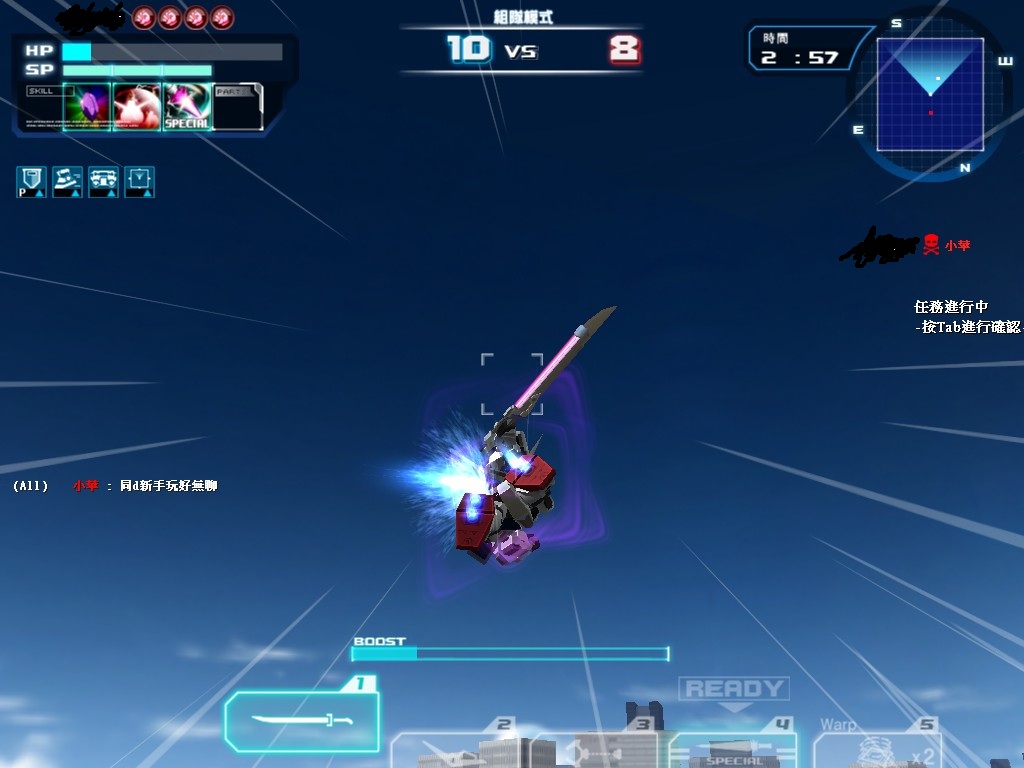Click the chat message from 小苹
1024x768 pixels.
click(144, 486)
